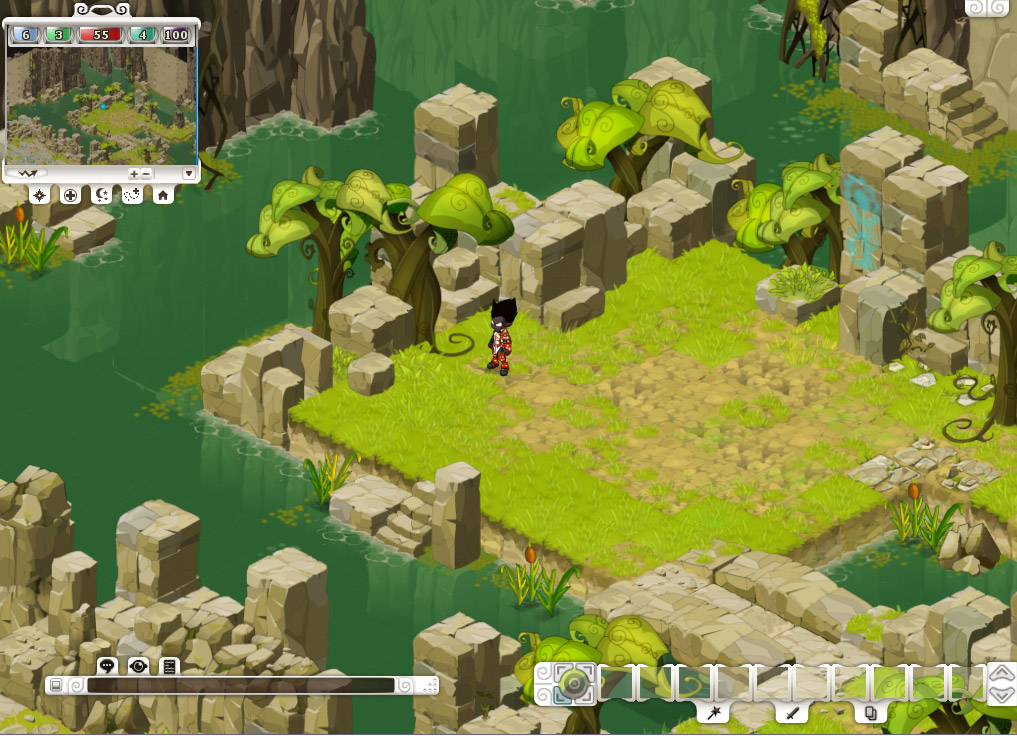Open the speech bubble chat tab
1017x736 pixels.
pos(107,666)
